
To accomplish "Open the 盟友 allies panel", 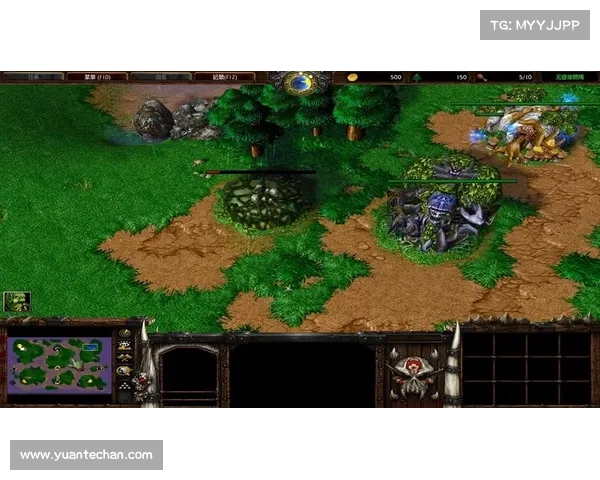I will click(160, 76).
